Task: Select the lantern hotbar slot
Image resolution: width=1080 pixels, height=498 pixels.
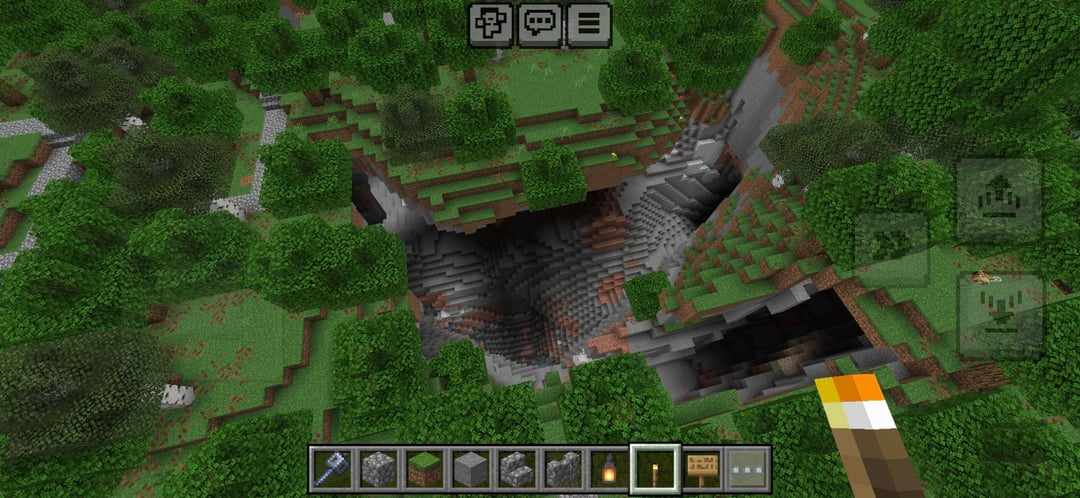Action: 609,468
